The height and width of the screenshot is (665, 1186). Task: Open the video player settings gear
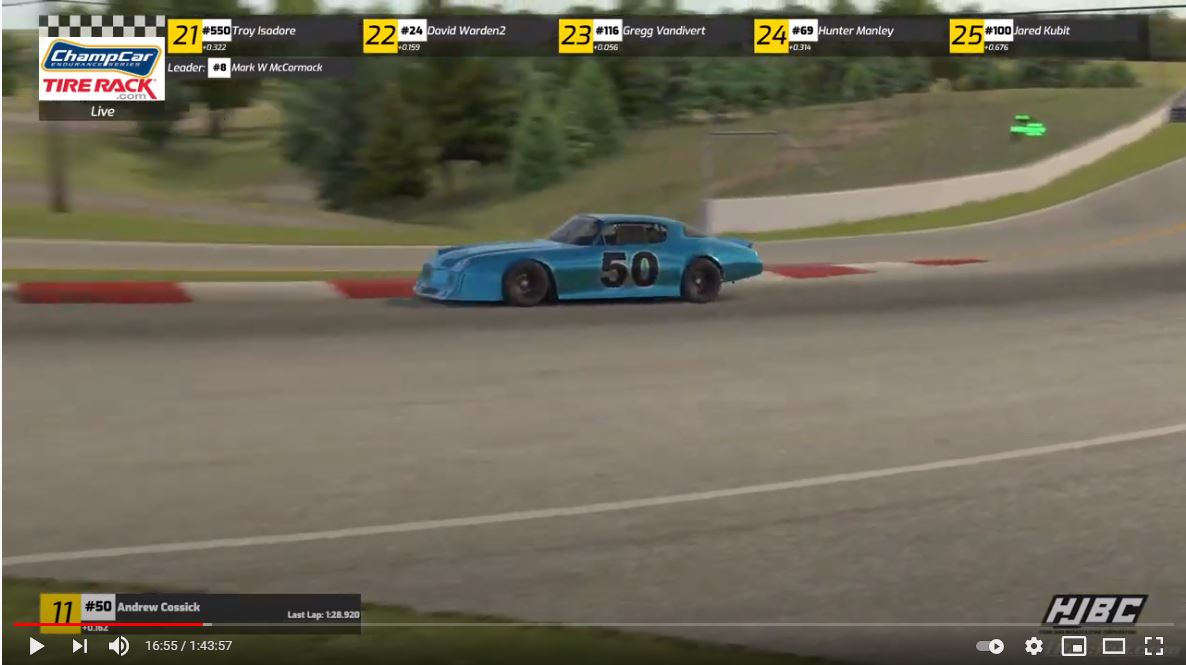pos(1033,646)
